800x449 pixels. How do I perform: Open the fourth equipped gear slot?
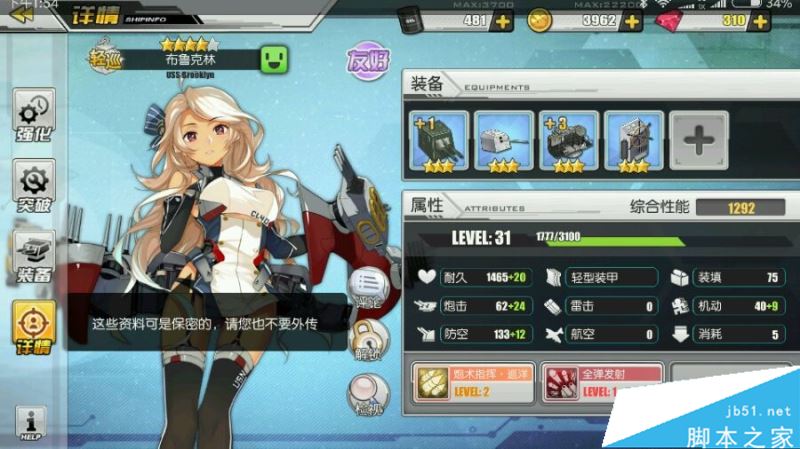pos(632,140)
